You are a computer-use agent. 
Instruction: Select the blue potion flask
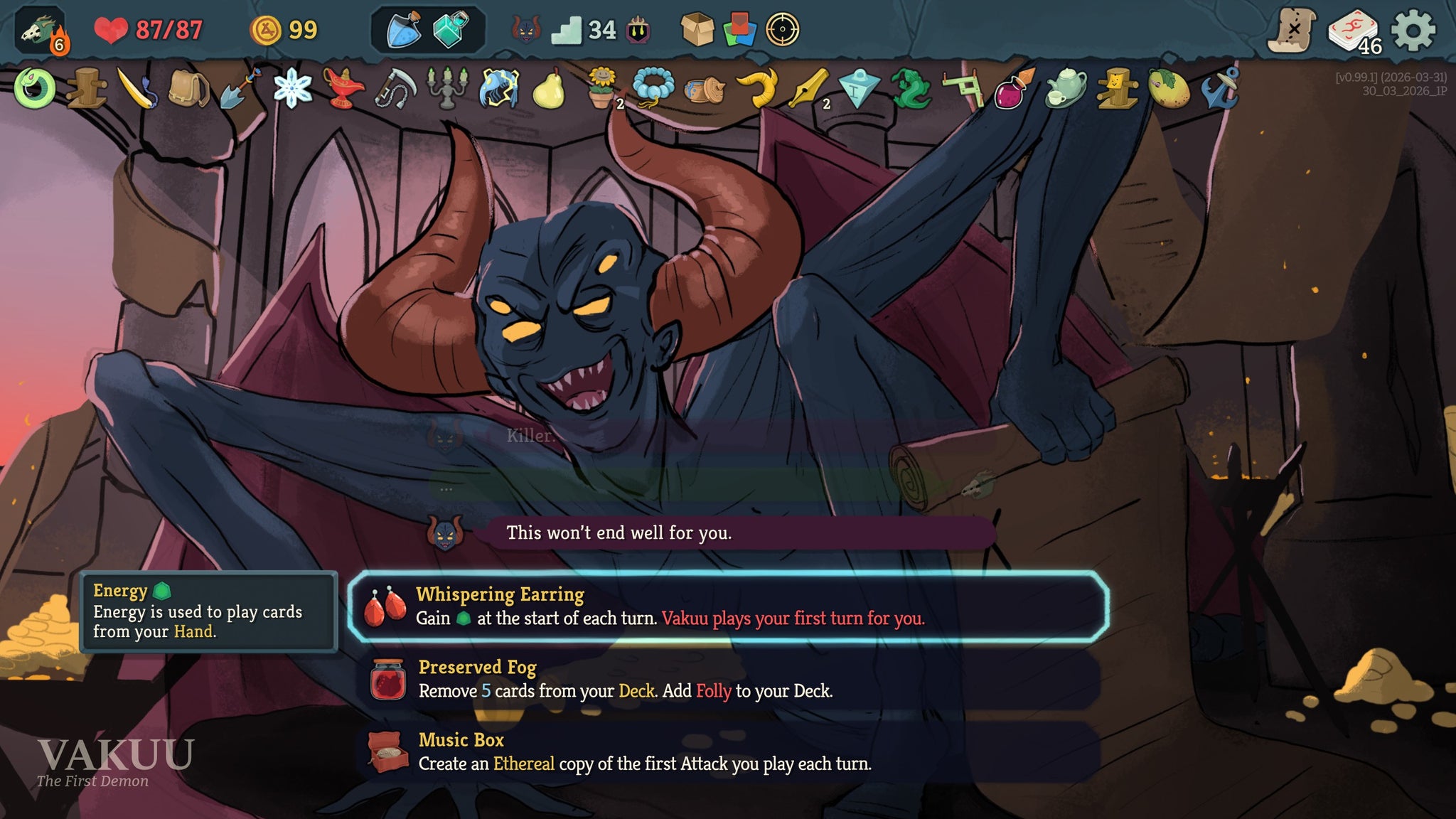point(403,31)
